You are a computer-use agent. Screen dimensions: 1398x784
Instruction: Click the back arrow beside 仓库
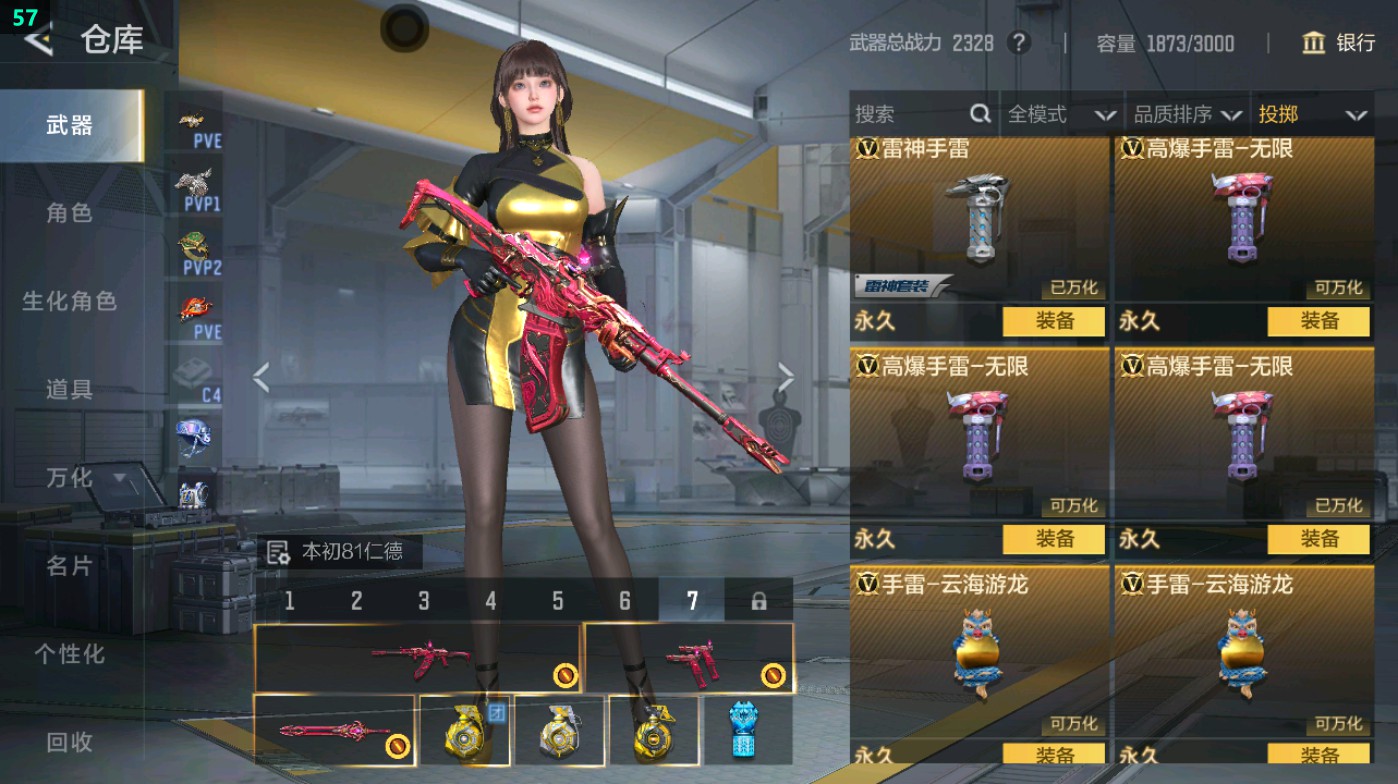pos(41,40)
